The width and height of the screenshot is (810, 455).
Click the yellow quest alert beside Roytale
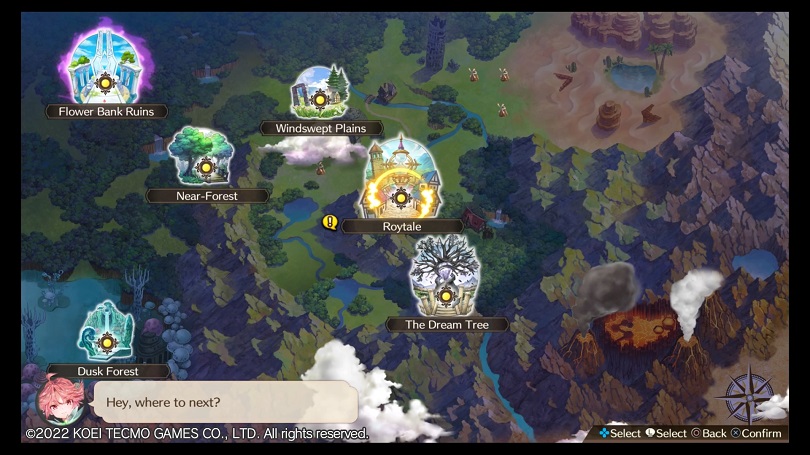[x=329, y=224]
